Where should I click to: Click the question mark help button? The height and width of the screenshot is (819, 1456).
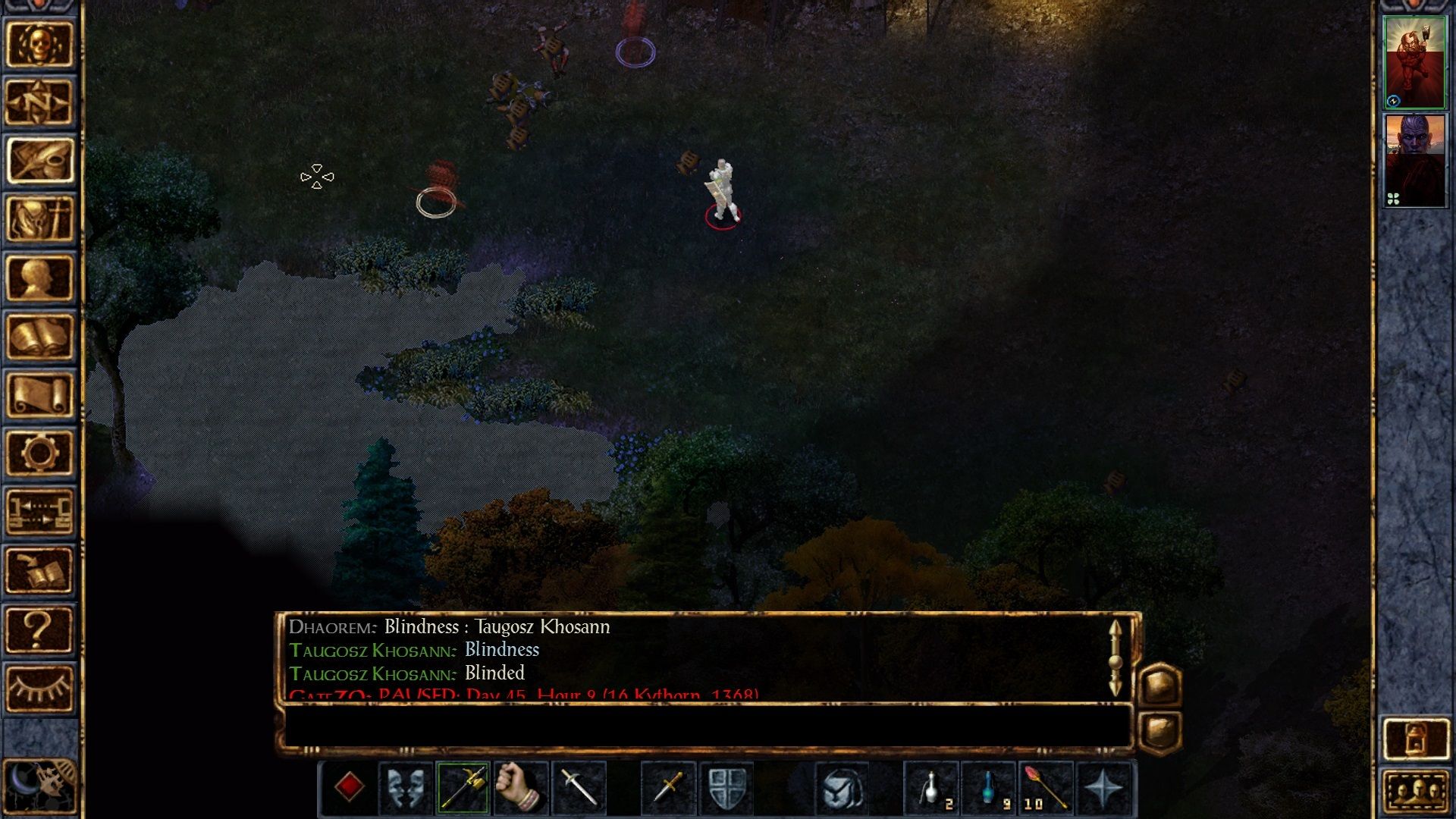(x=39, y=629)
